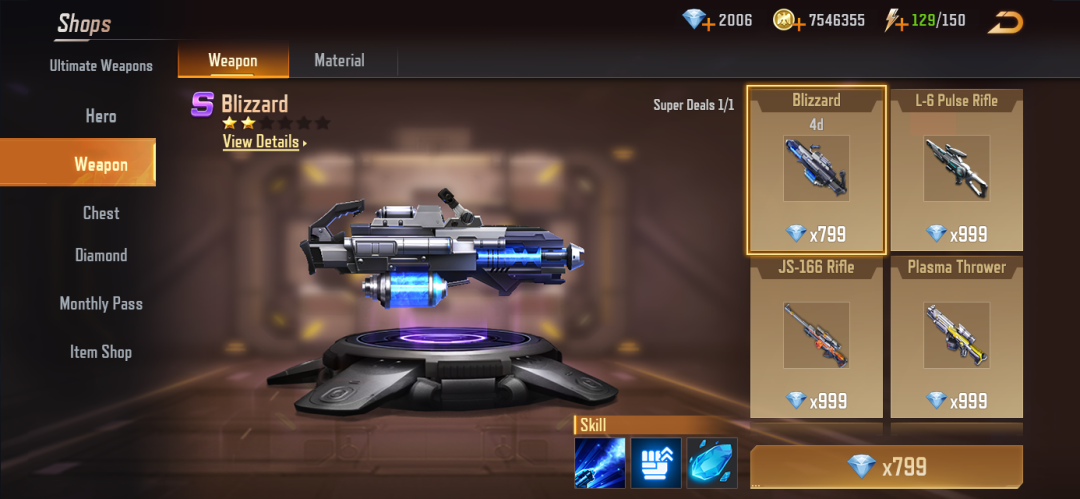Return using the orange back arrow
The height and width of the screenshot is (499, 1080).
click(x=1006, y=22)
